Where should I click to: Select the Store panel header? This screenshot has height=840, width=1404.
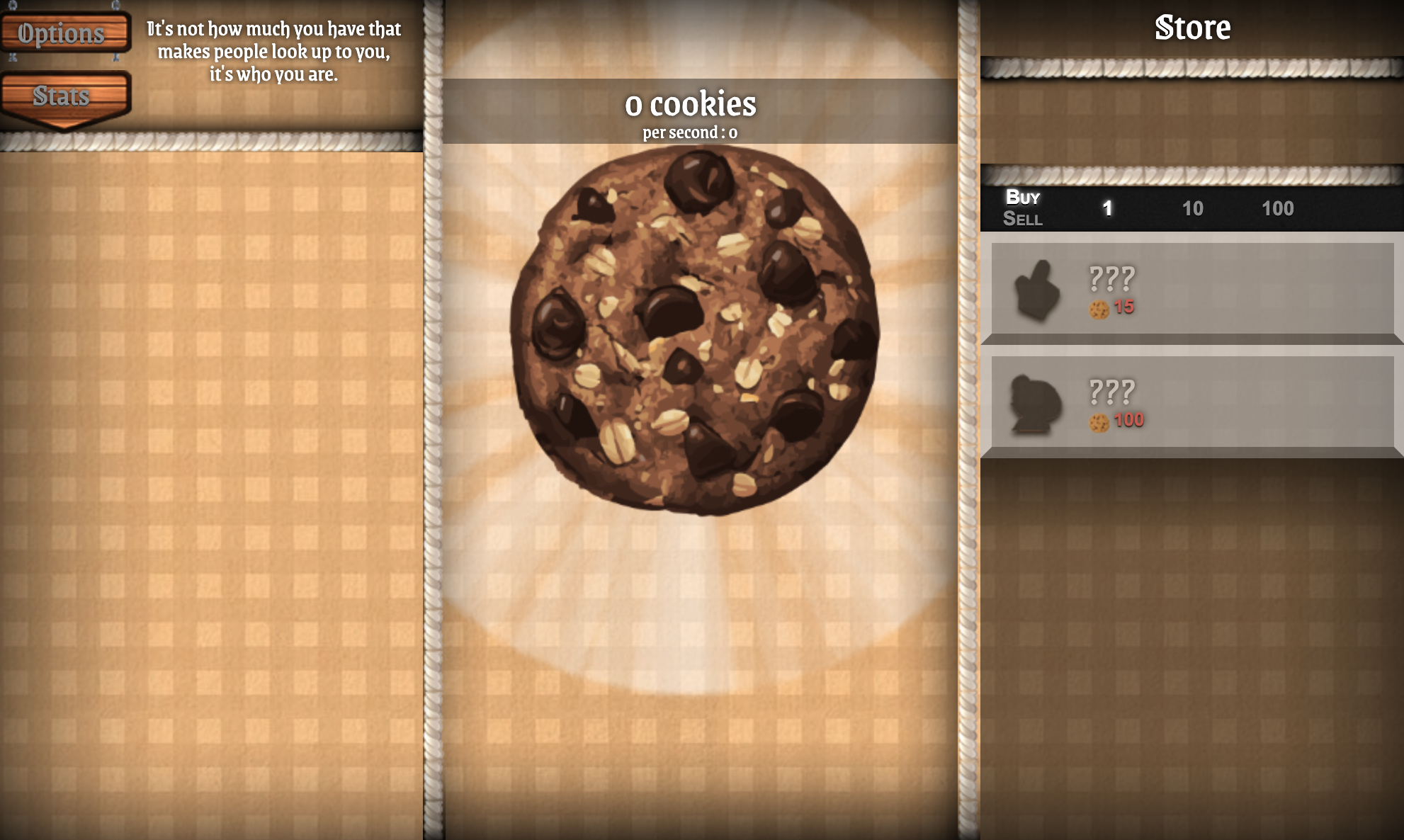coord(1192,28)
